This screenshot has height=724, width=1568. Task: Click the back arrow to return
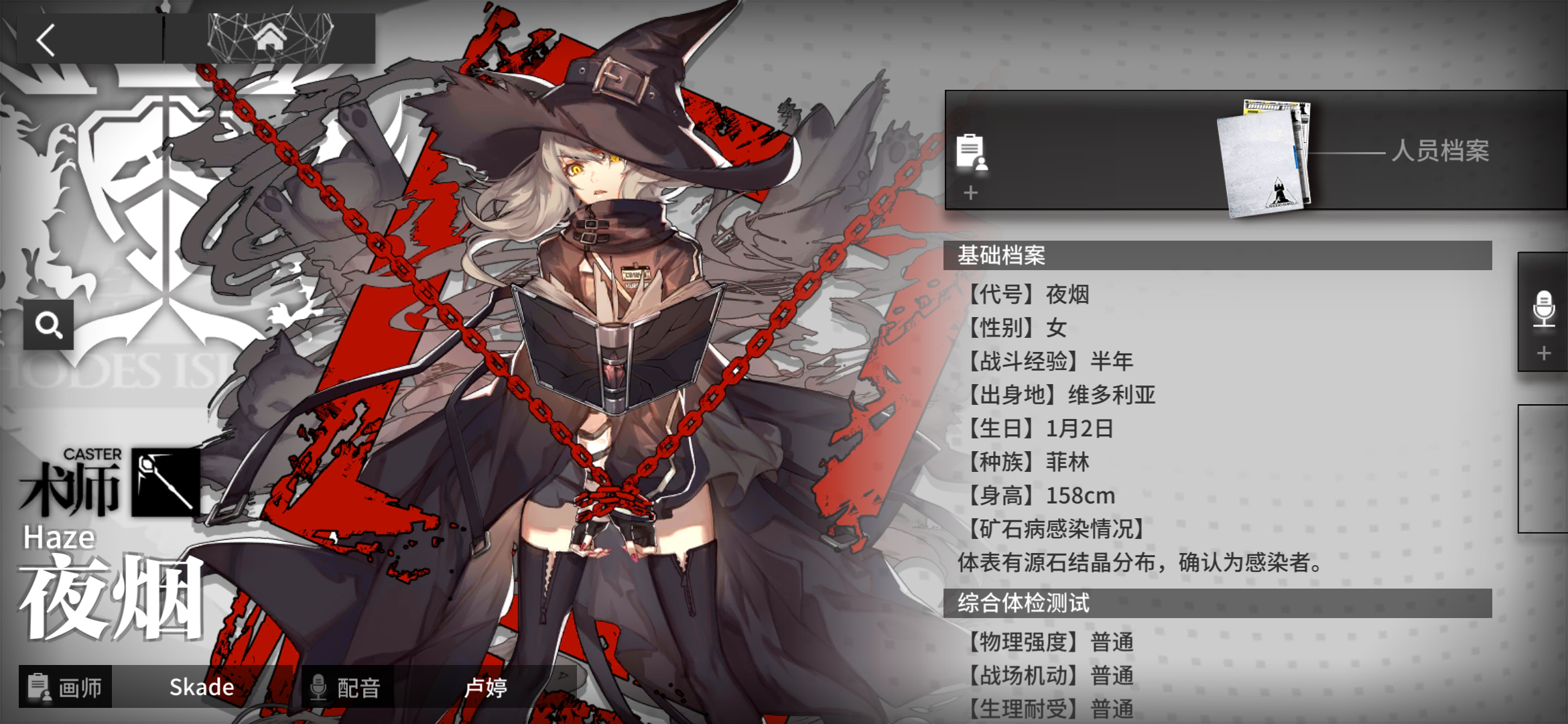(46, 40)
